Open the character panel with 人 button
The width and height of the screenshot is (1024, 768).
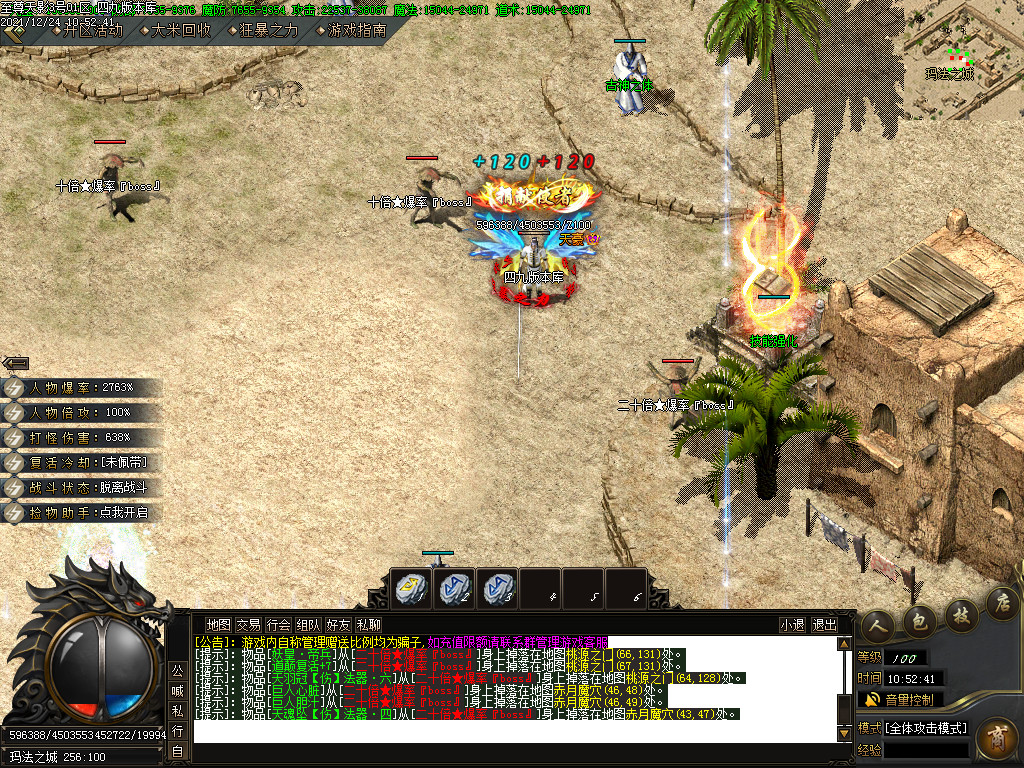tap(877, 624)
